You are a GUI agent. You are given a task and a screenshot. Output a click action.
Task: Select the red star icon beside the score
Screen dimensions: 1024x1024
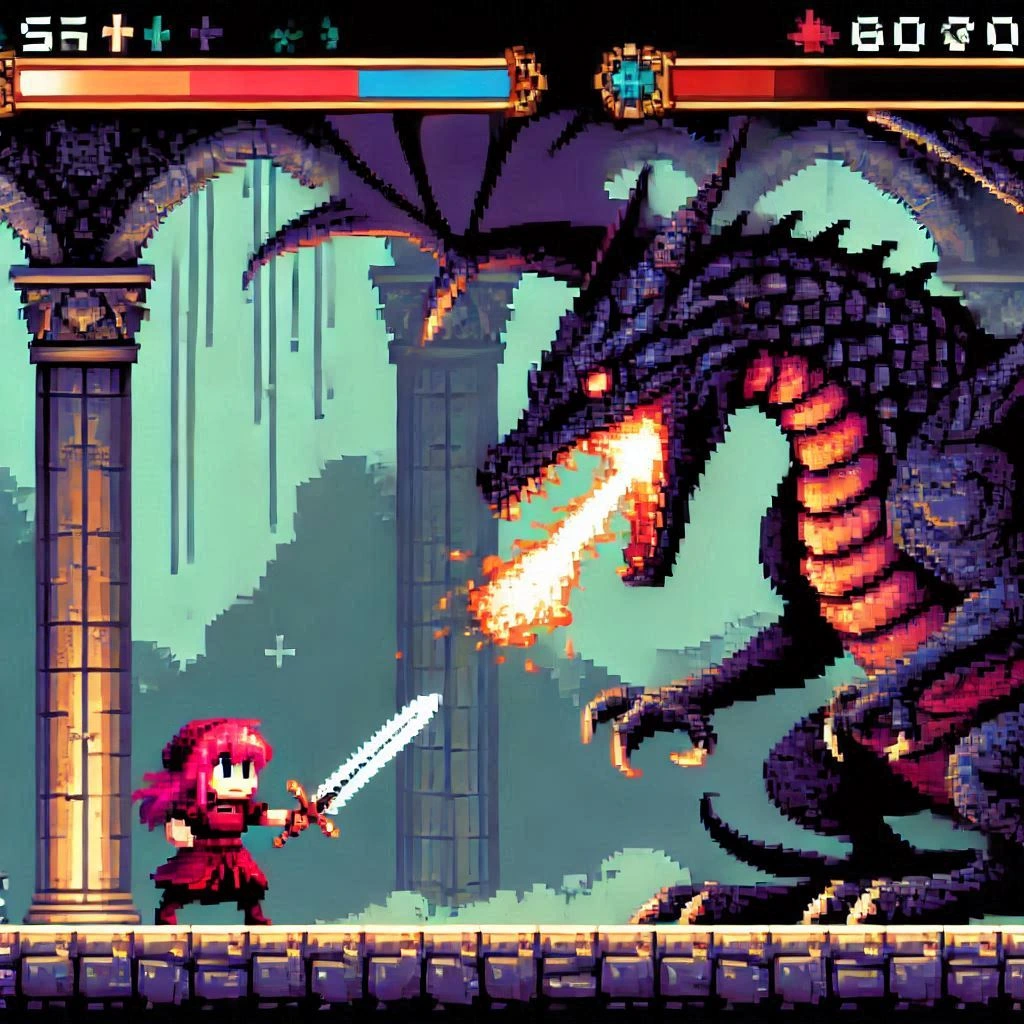pyautogui.click(x=812, y=31)
